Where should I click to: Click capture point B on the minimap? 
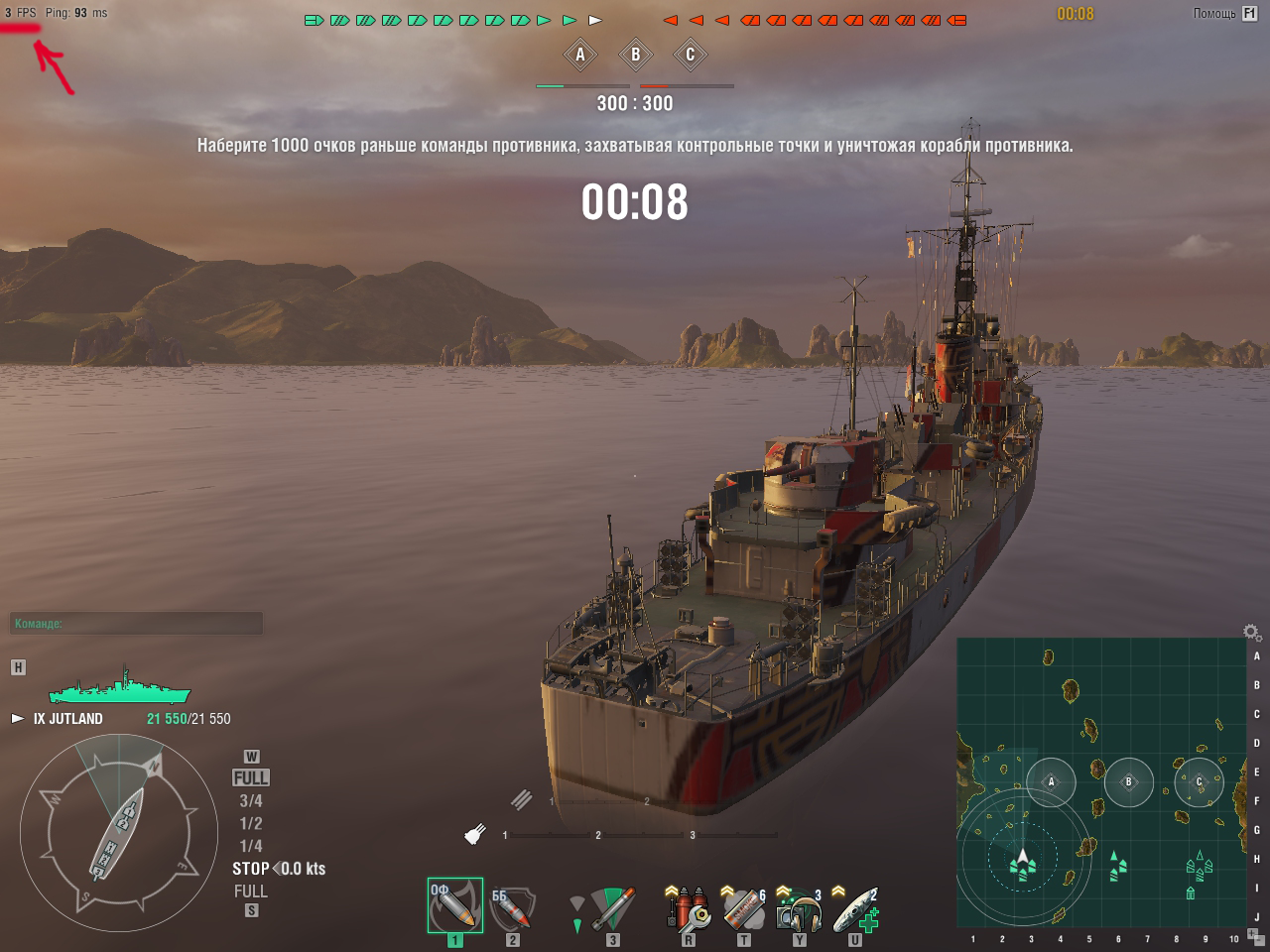[1128, 781]
